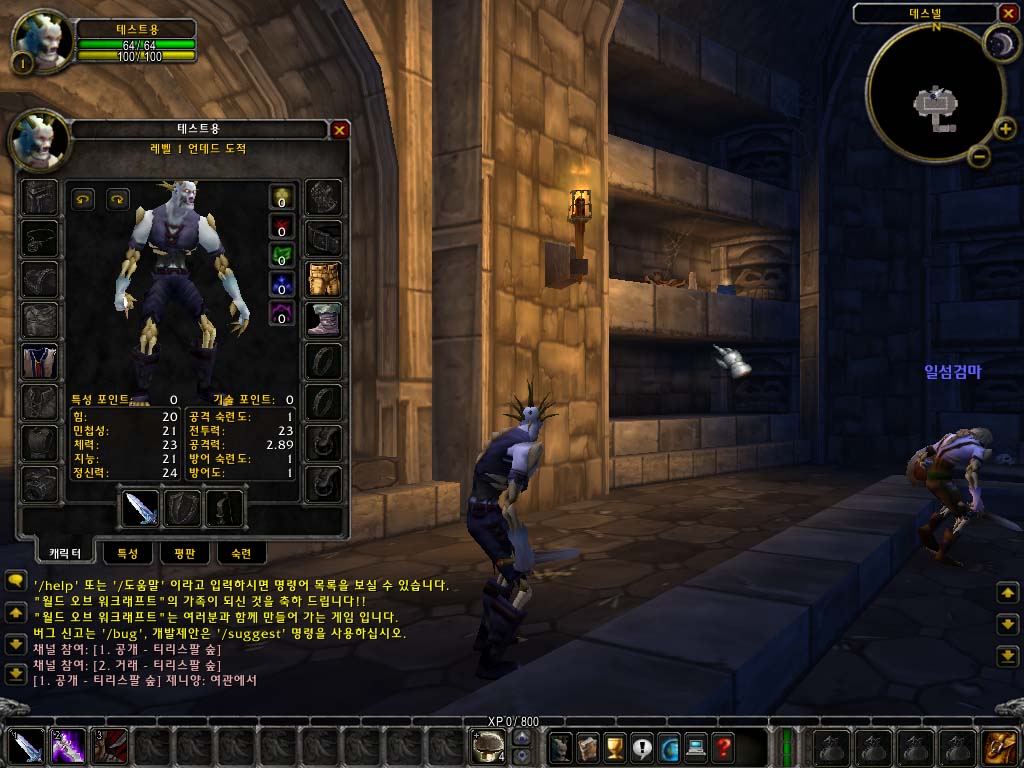
Task: Zoom out the minimap
Action: 980,156
